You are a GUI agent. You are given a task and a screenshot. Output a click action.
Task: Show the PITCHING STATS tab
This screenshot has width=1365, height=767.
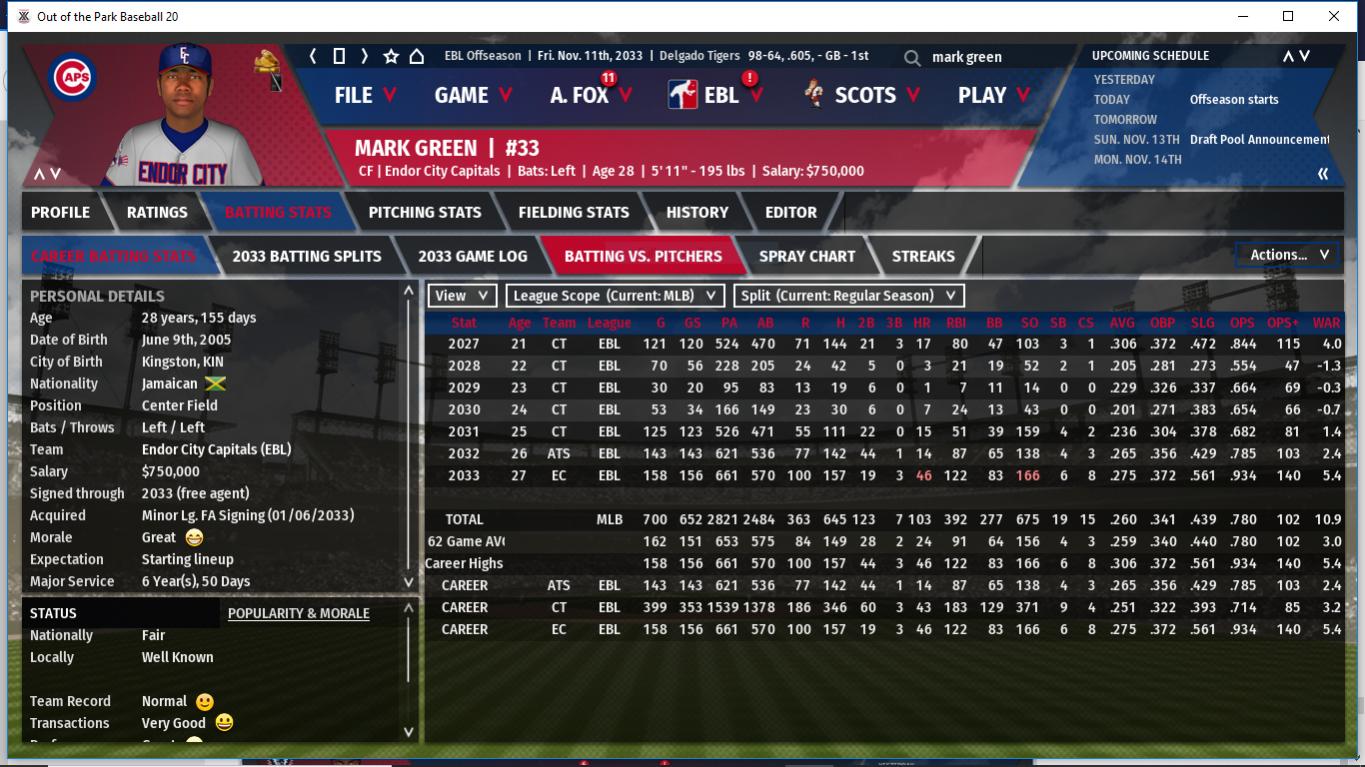point(425,212)
